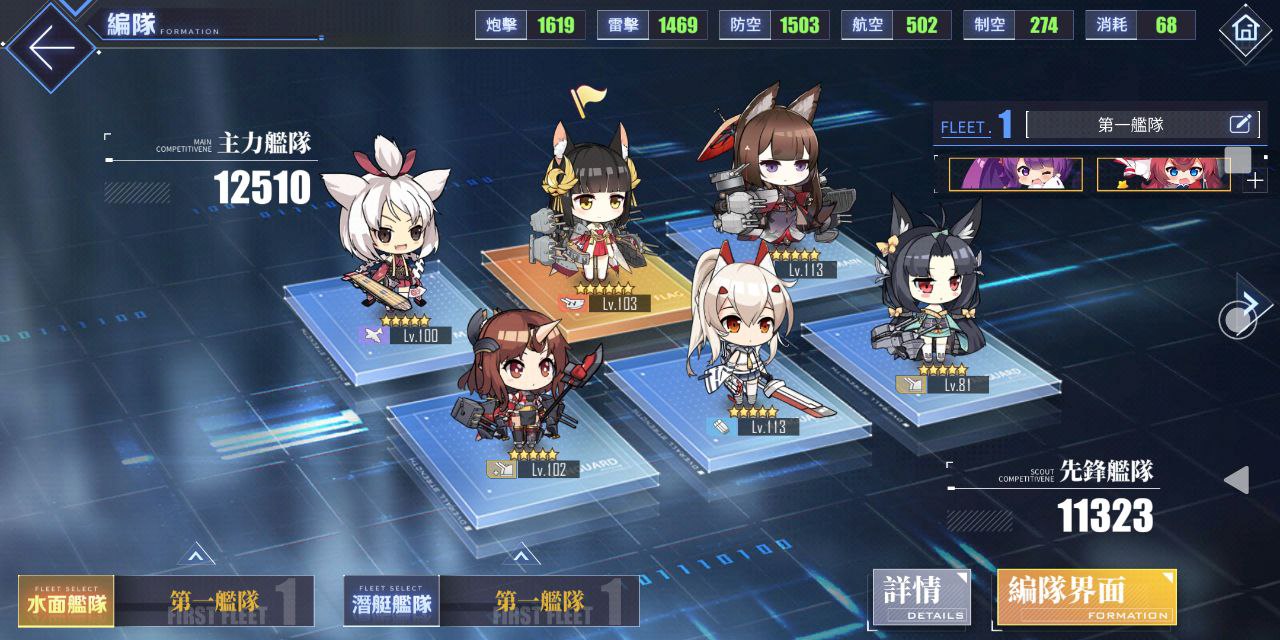Screen dimensions: 1280x640
Task: Go back using the arrow button
Action: point(52,45)
